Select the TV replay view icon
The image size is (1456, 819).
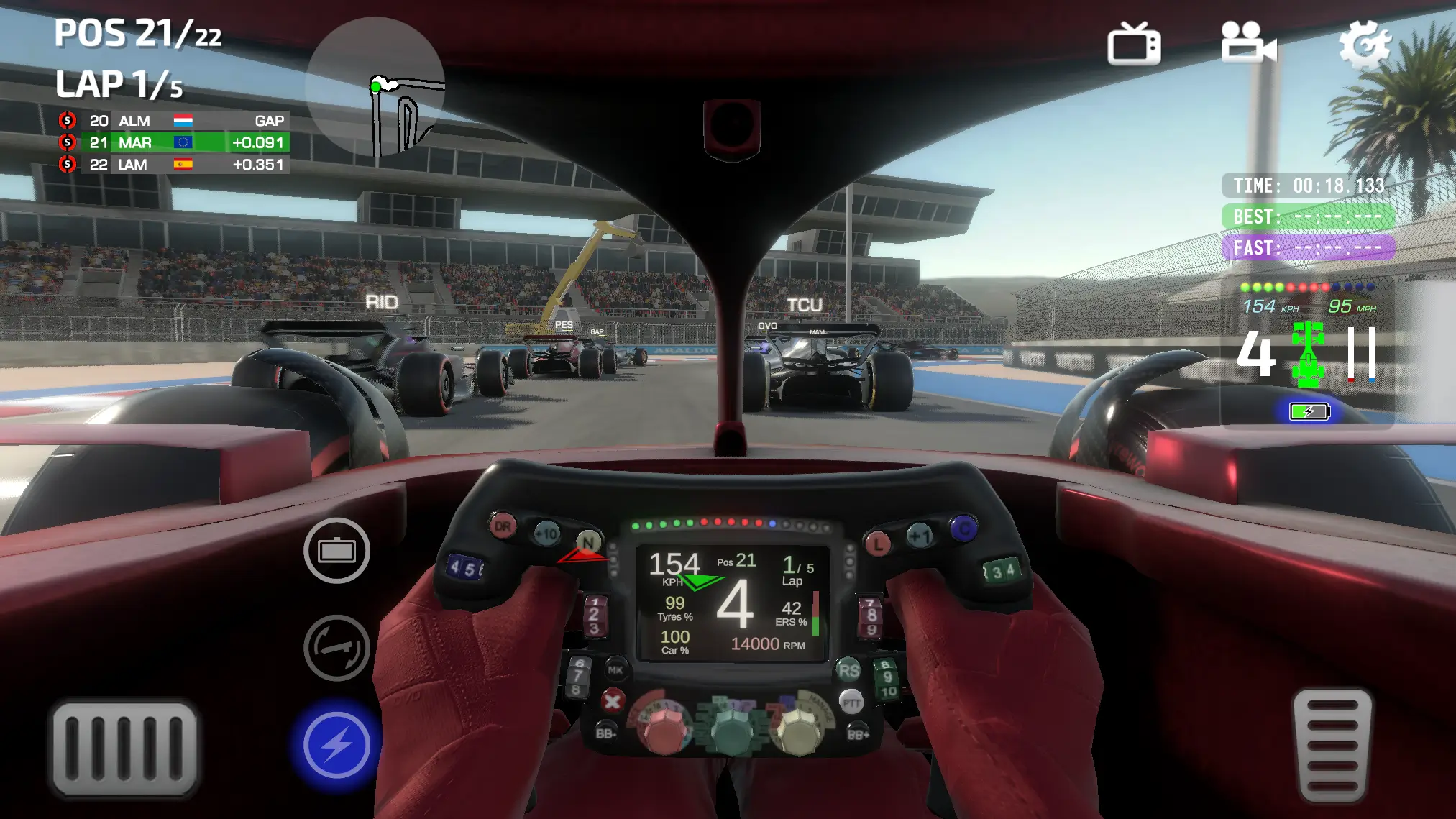1134,45
